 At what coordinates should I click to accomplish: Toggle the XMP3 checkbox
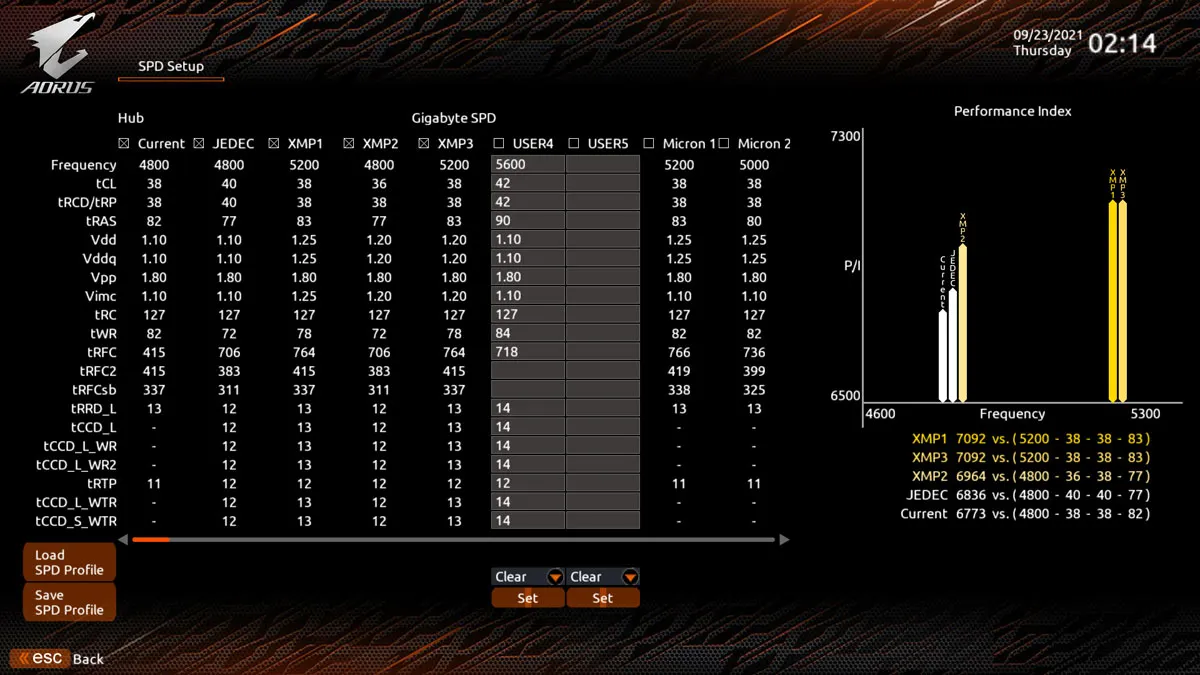point(424,144)
